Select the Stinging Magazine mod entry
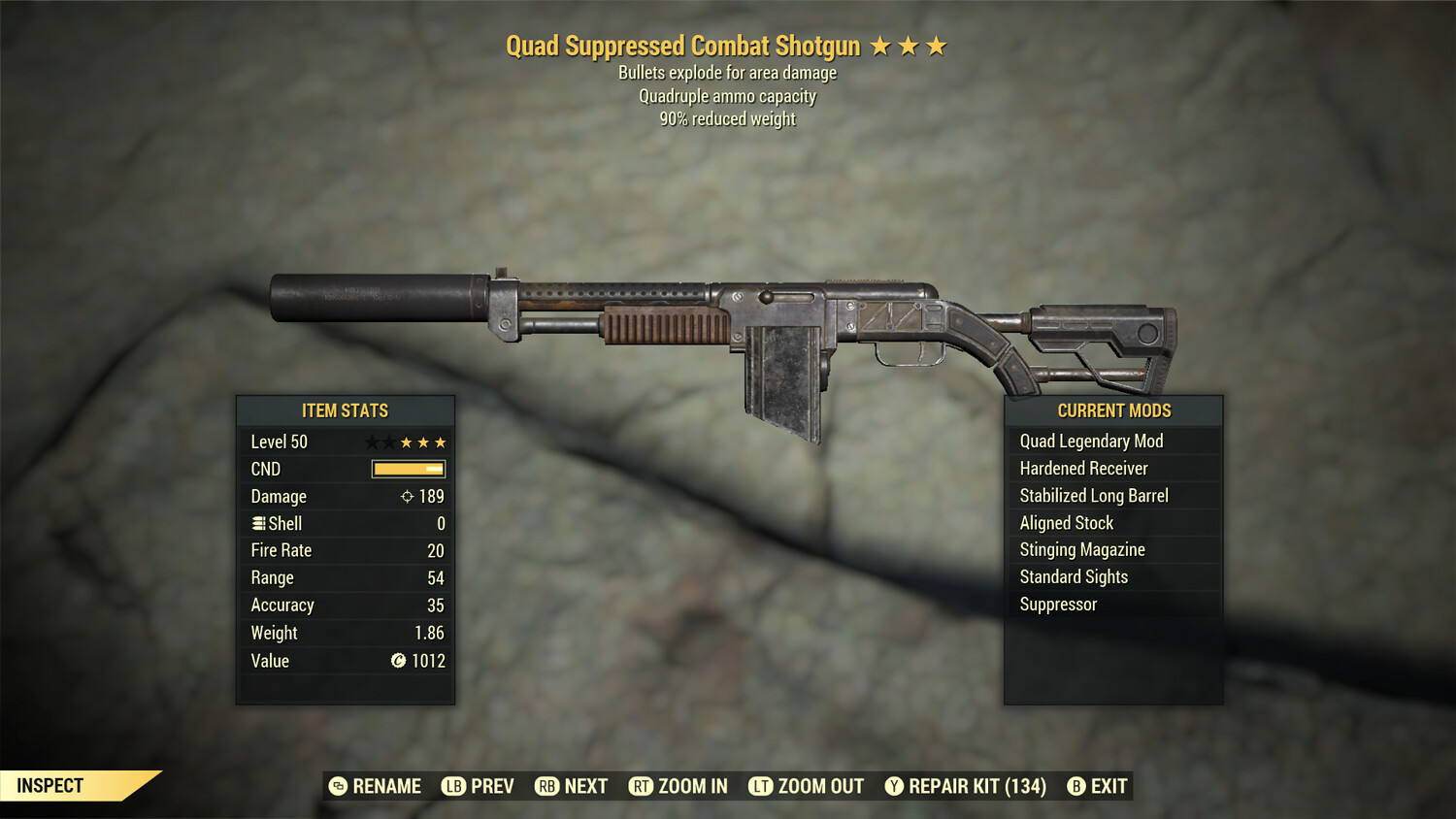 tap(1081, 549)
